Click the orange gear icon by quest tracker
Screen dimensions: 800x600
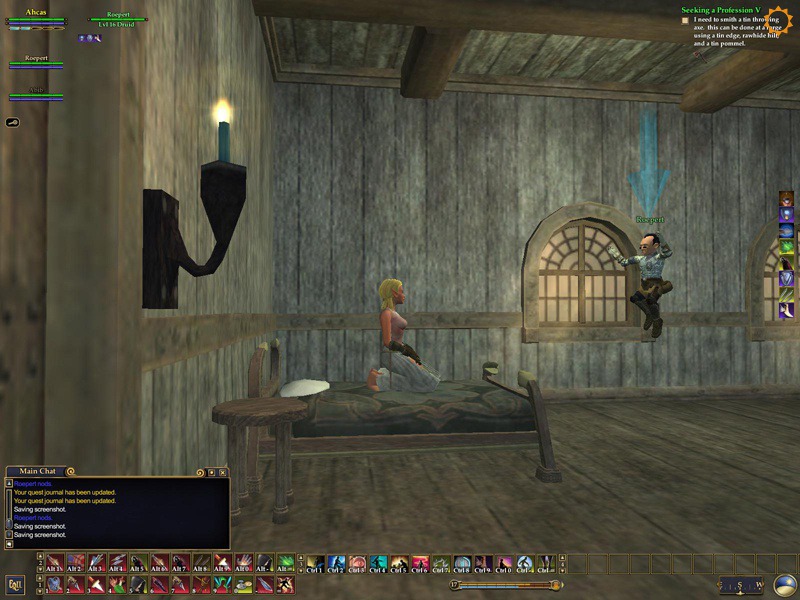778,20
